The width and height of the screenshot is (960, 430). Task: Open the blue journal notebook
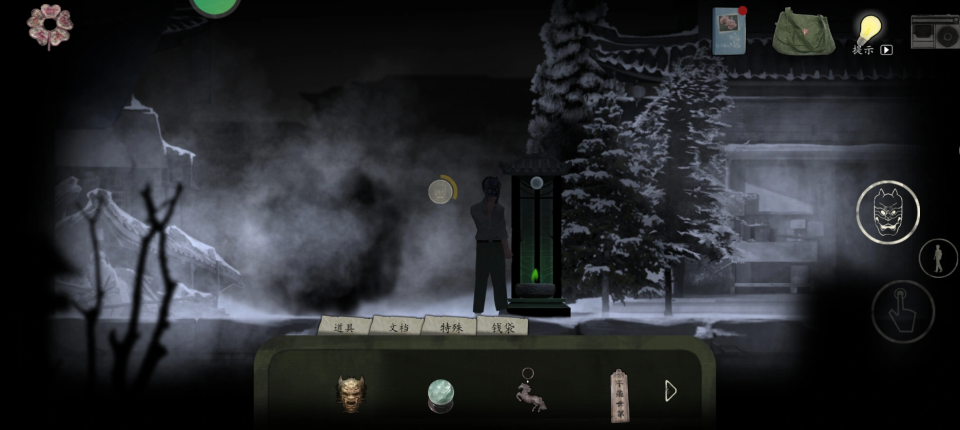(x=728, y=31)
